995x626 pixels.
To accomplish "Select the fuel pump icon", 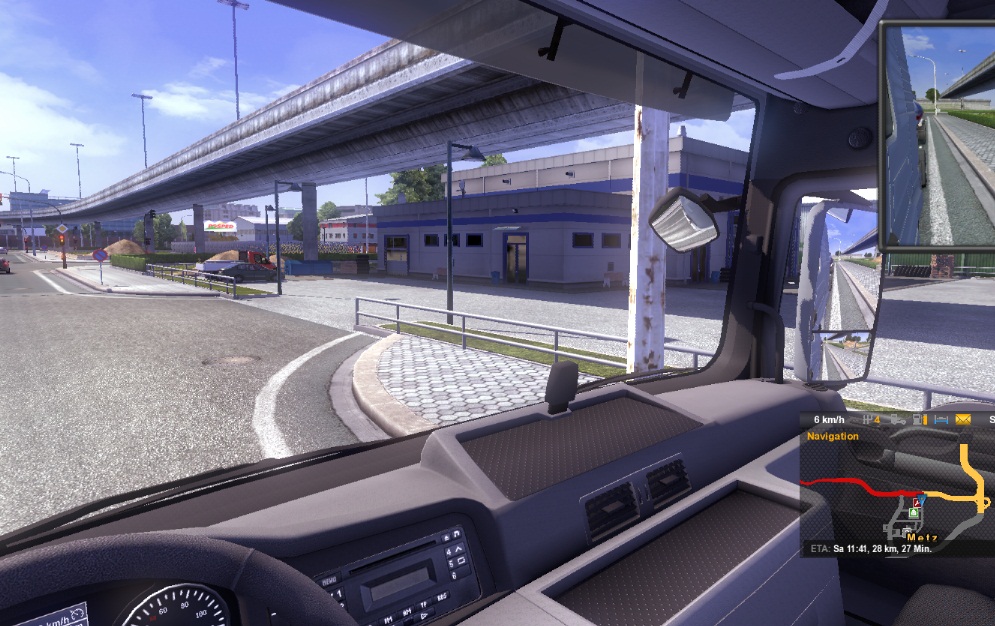I will click(x=918, y=420).
